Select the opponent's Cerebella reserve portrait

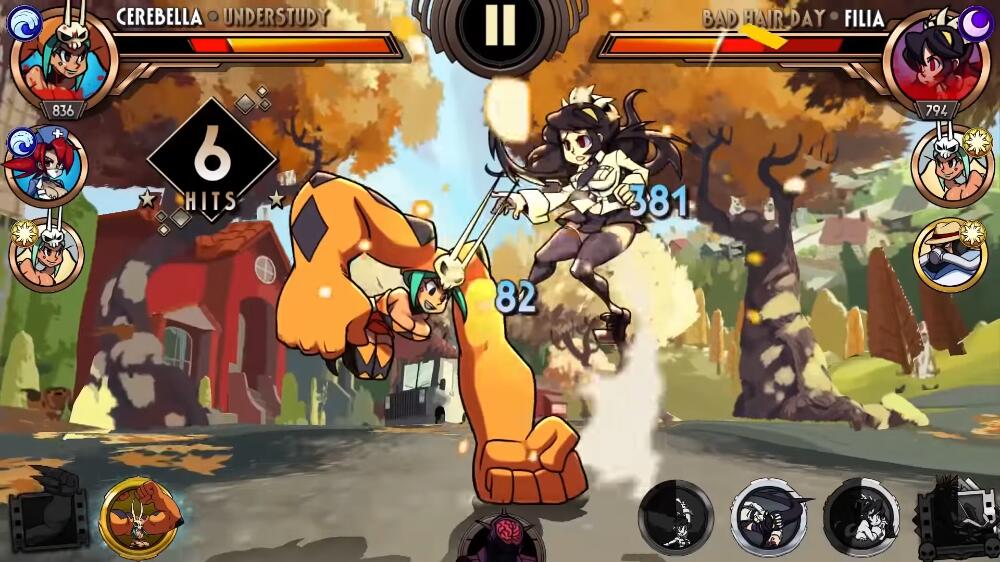[x=950, y=167]
